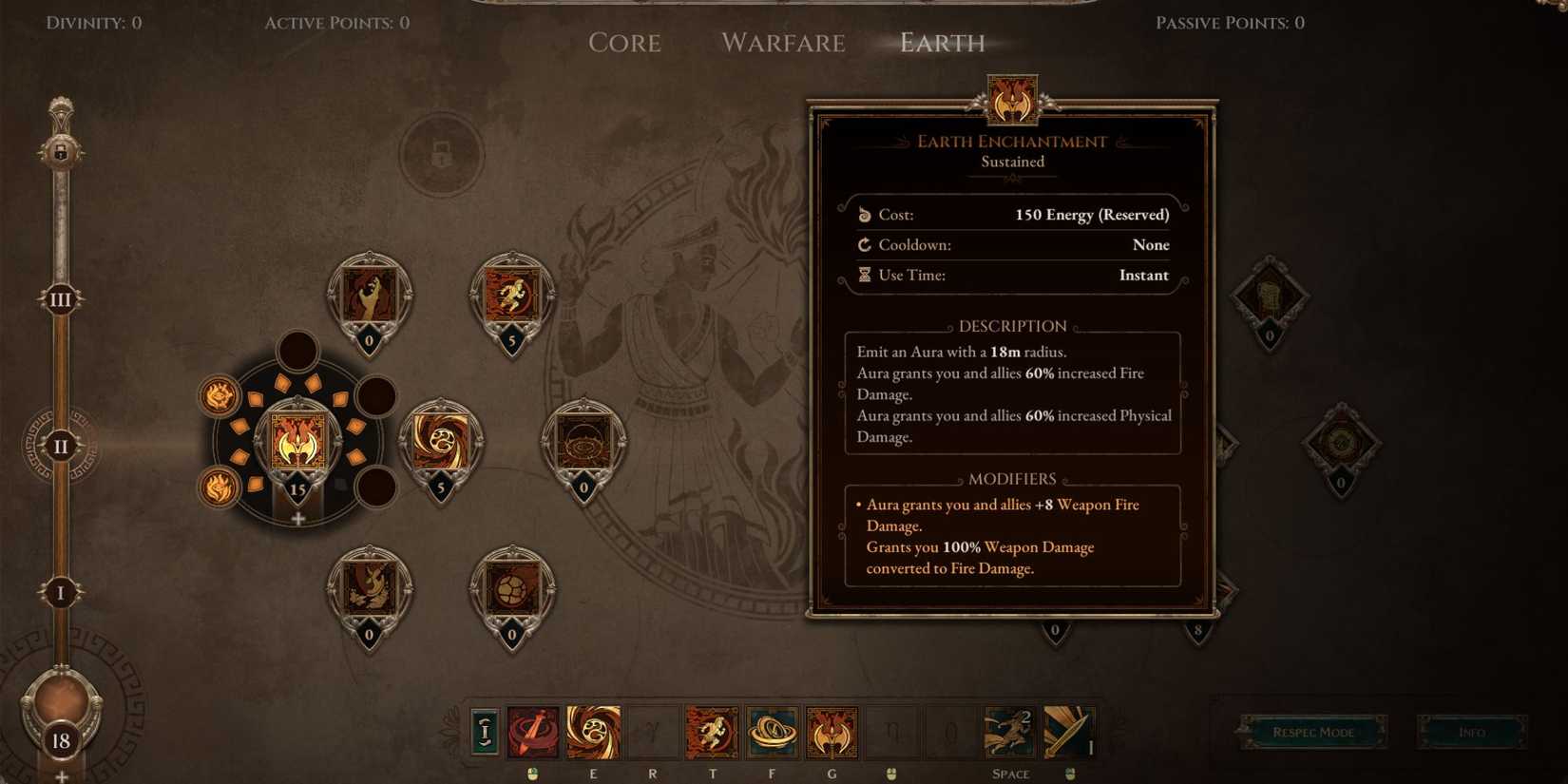Toggle the upper fire modifier beside Earth Enchantment
Viewport: 1568px width, 784px height.
pos(217,396)
